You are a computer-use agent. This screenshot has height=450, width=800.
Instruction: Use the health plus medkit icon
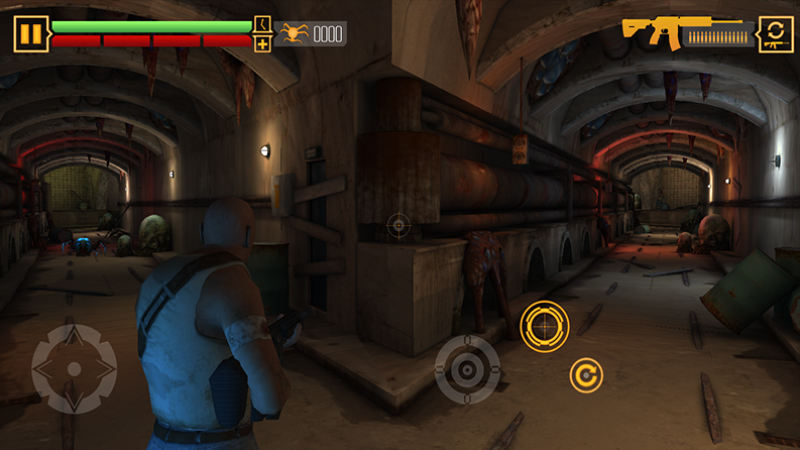tap(262, 44)
